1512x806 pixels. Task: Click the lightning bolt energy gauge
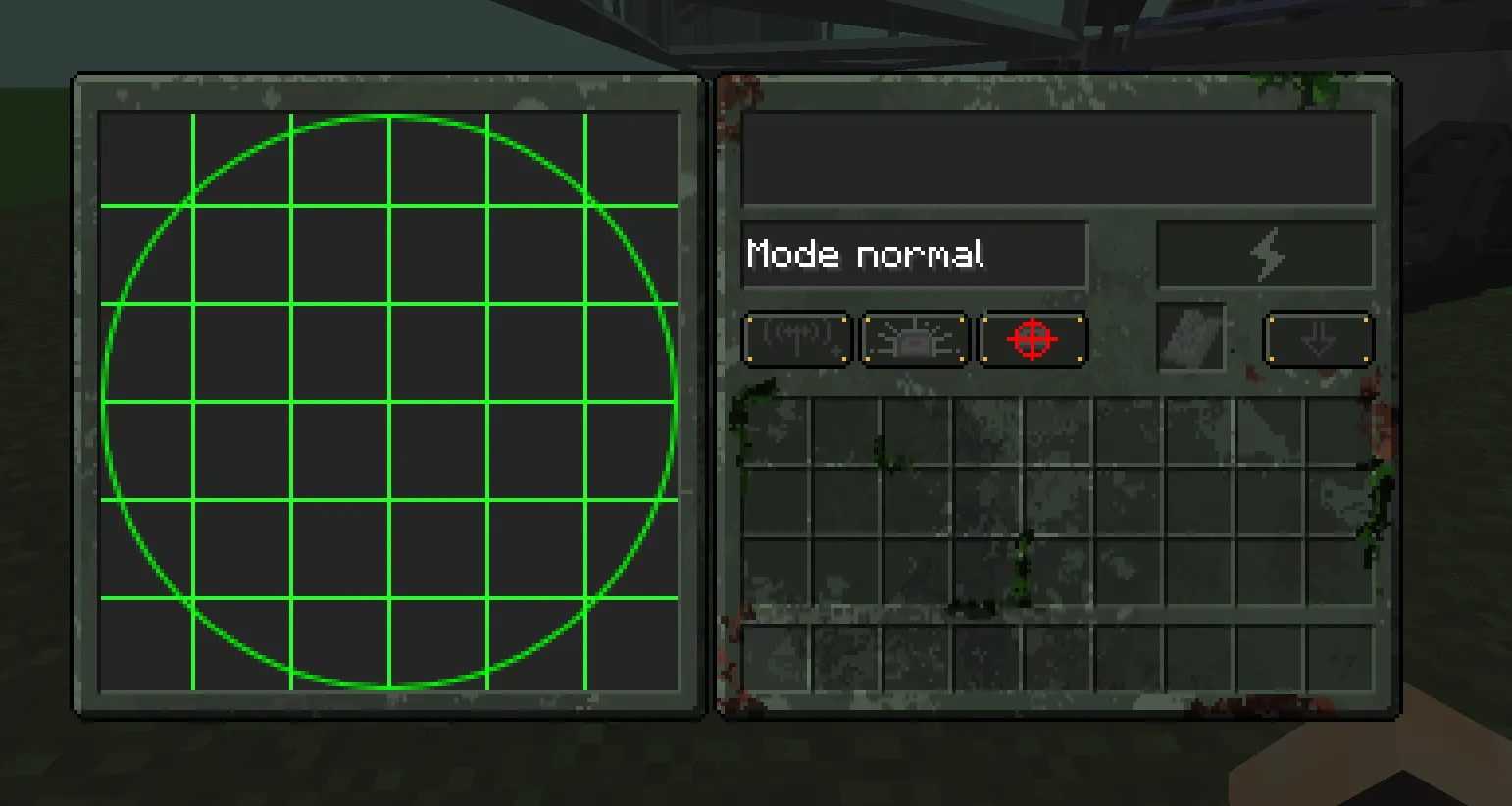(x=1267, y=253)
